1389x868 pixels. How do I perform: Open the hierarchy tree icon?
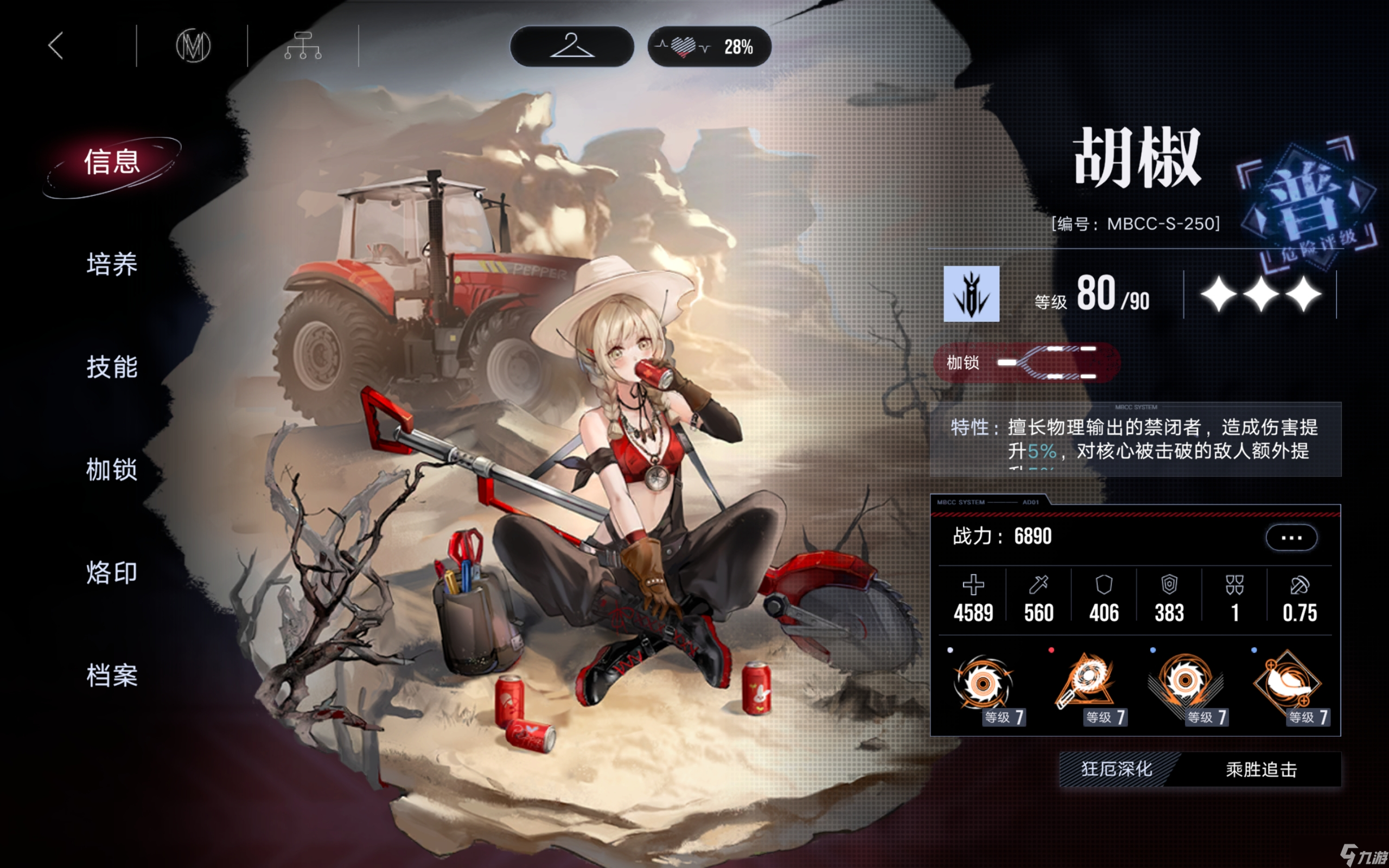click(302, 46)
